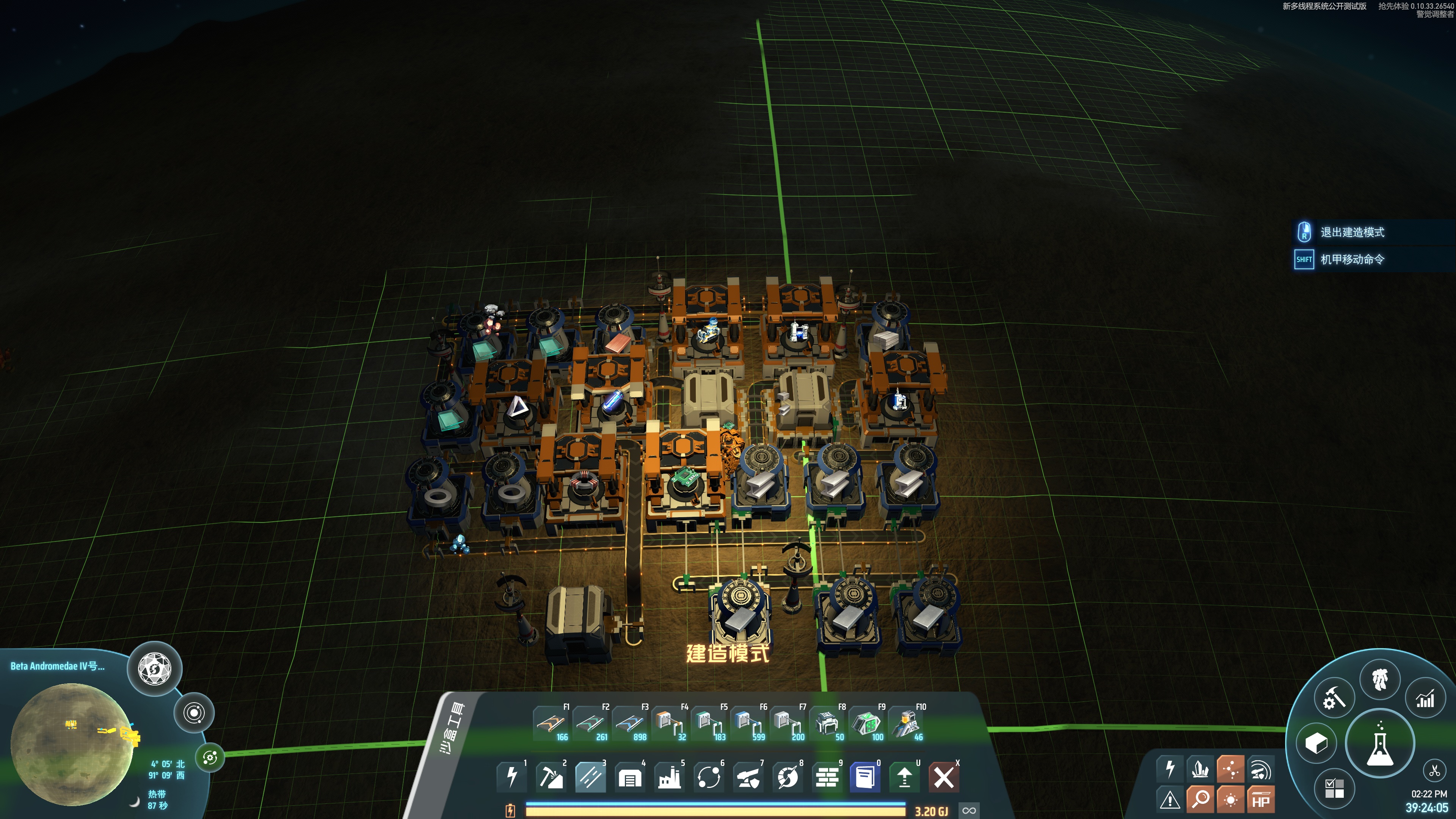Toggle the HP bar display button

[x=1261, y=800]
